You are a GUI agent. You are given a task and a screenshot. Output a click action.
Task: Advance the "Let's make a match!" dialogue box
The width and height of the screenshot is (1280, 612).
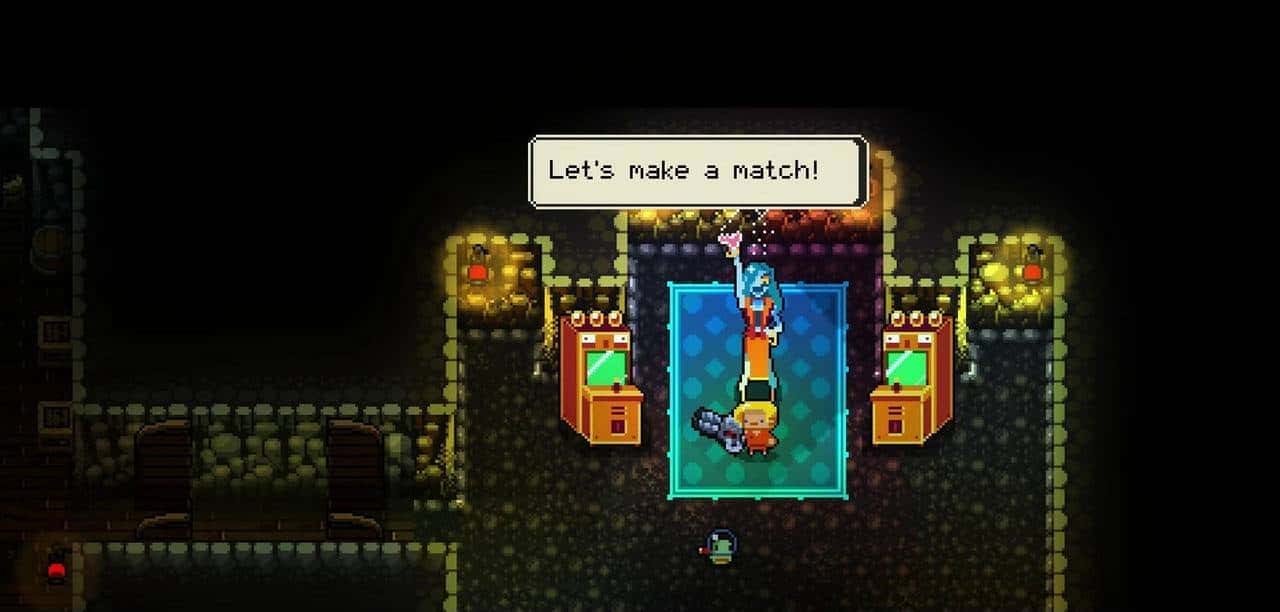pos(697,171)
